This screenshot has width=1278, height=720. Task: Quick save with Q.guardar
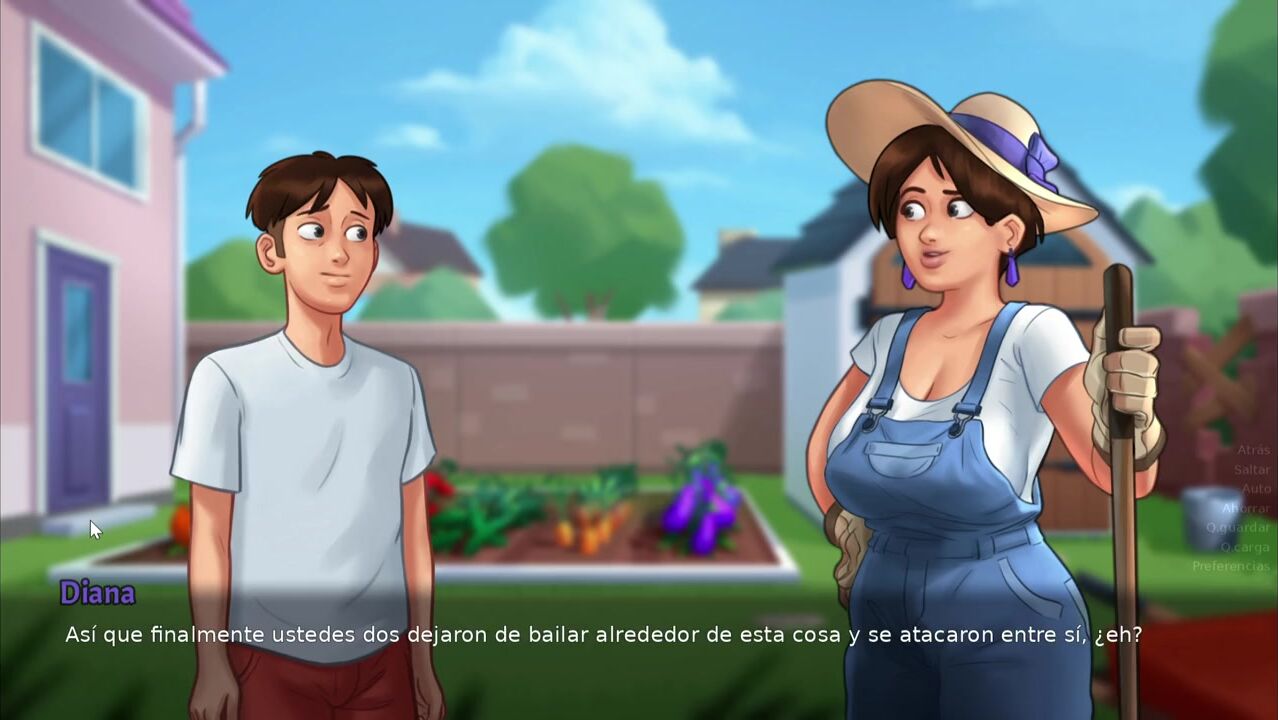(1237, 528)
